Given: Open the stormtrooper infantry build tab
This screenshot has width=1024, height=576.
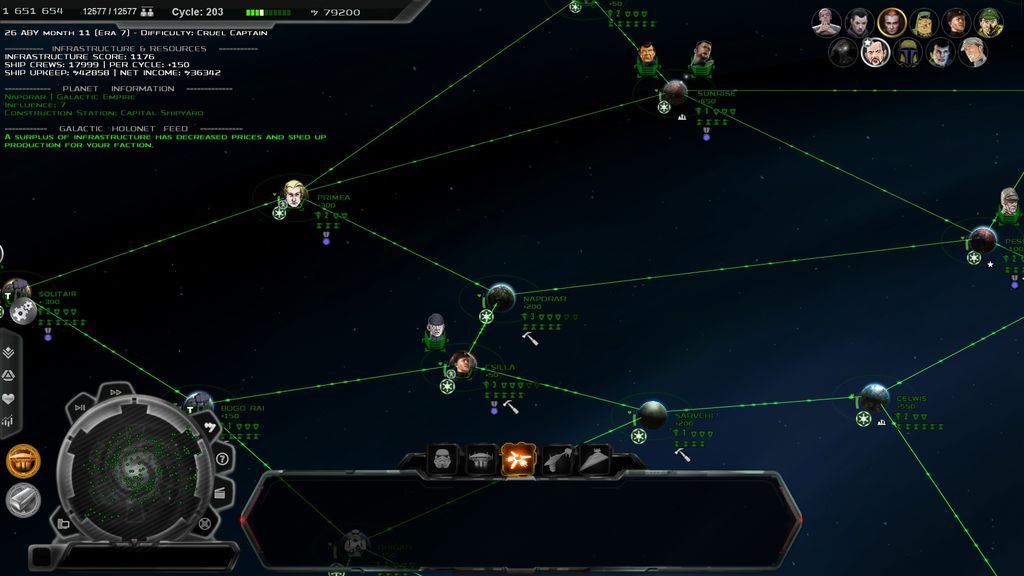Looking at the screenshot, I should point(443,459).
